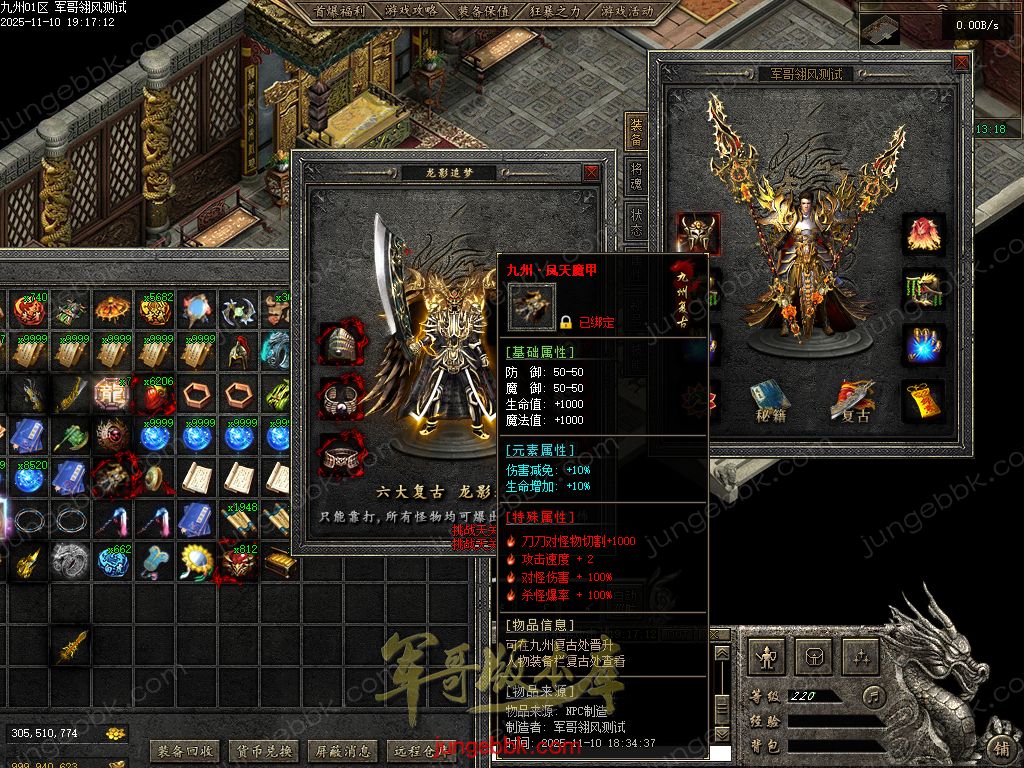Open the 游戏活动 events menu
Screen dimensions: 1024x768
coord(627,12)
